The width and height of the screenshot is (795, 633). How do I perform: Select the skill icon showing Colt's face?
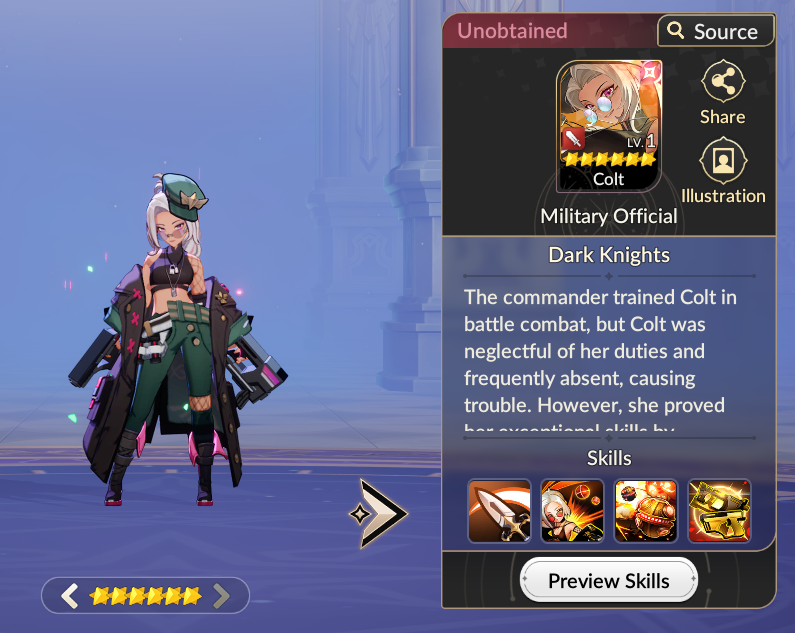[x=572, y=511]
